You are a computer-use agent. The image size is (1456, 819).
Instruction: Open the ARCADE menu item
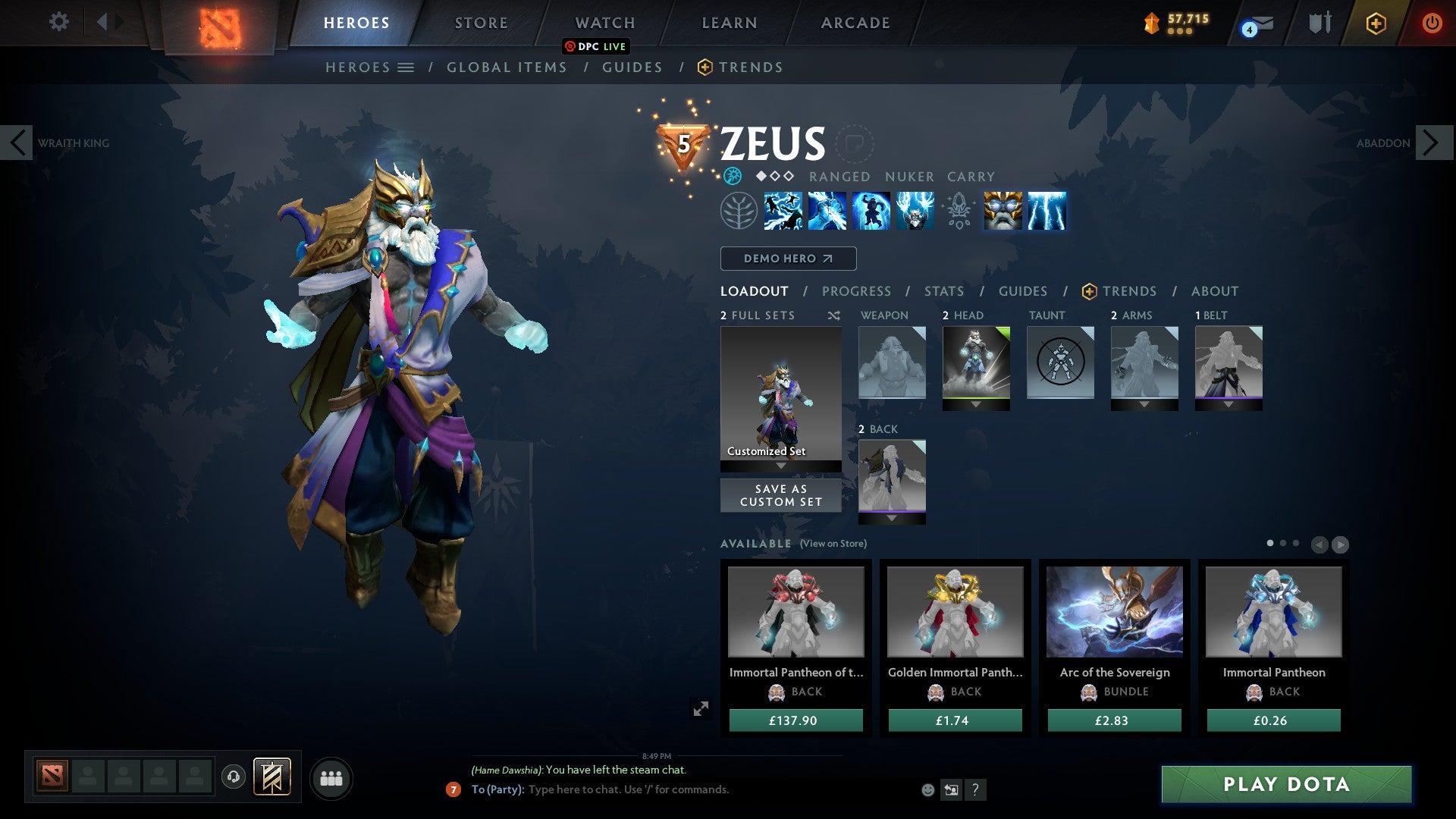(x=855, y=23)
